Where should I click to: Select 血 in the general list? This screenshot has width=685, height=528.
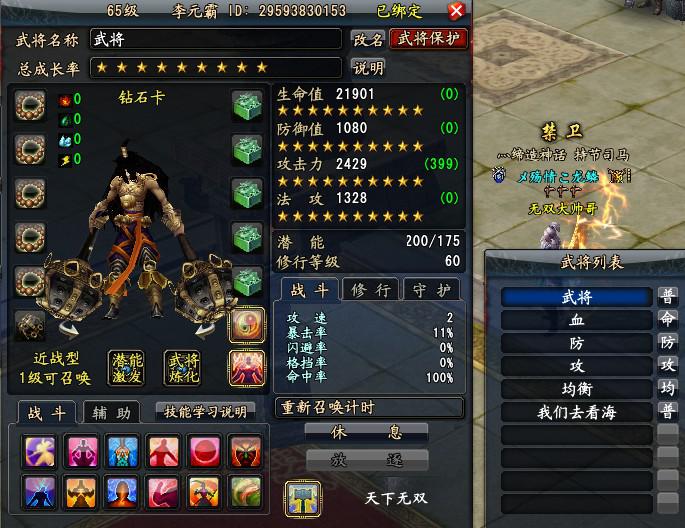577,320
